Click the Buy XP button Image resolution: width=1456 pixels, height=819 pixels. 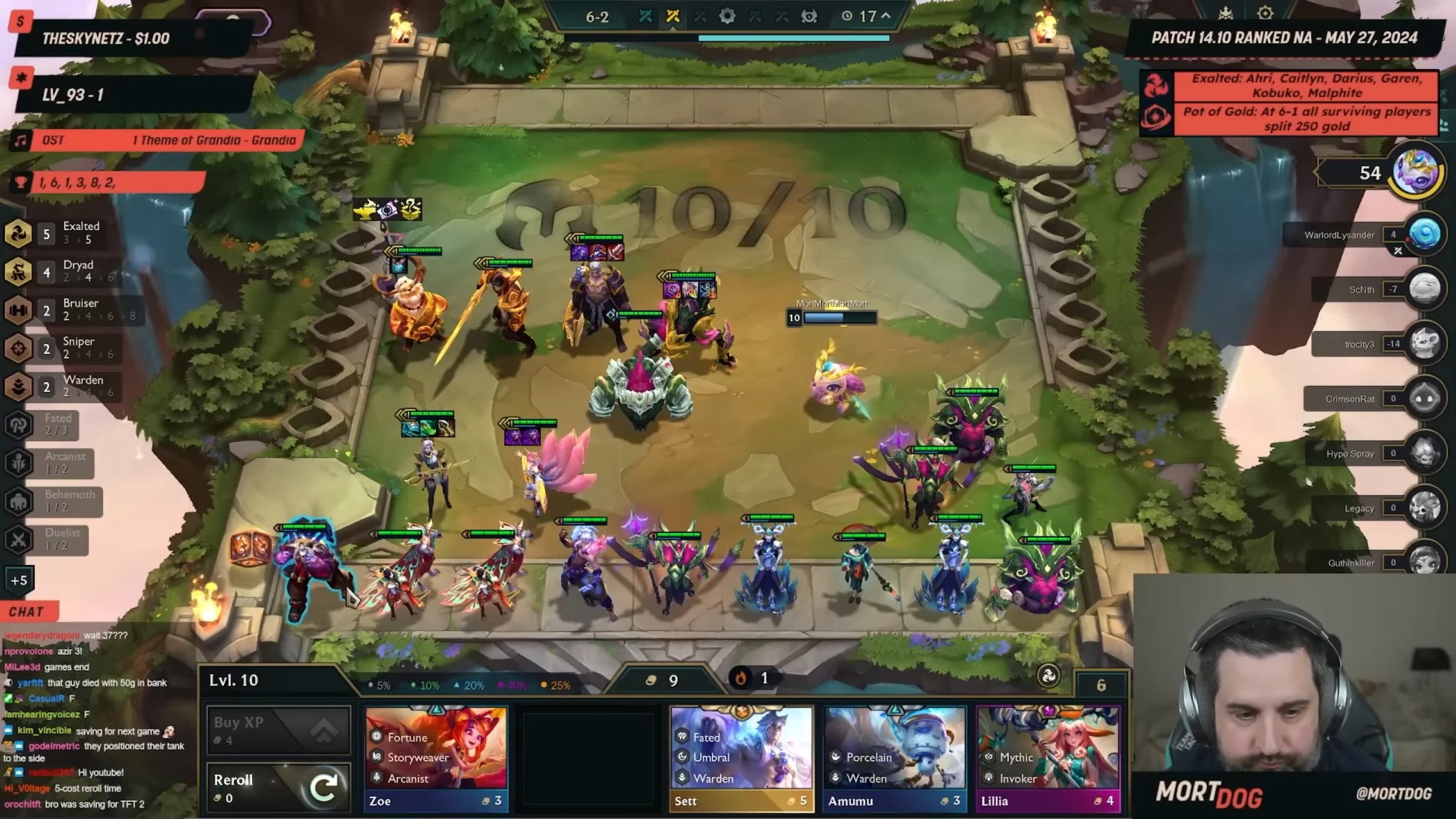[x=278, y=730]
